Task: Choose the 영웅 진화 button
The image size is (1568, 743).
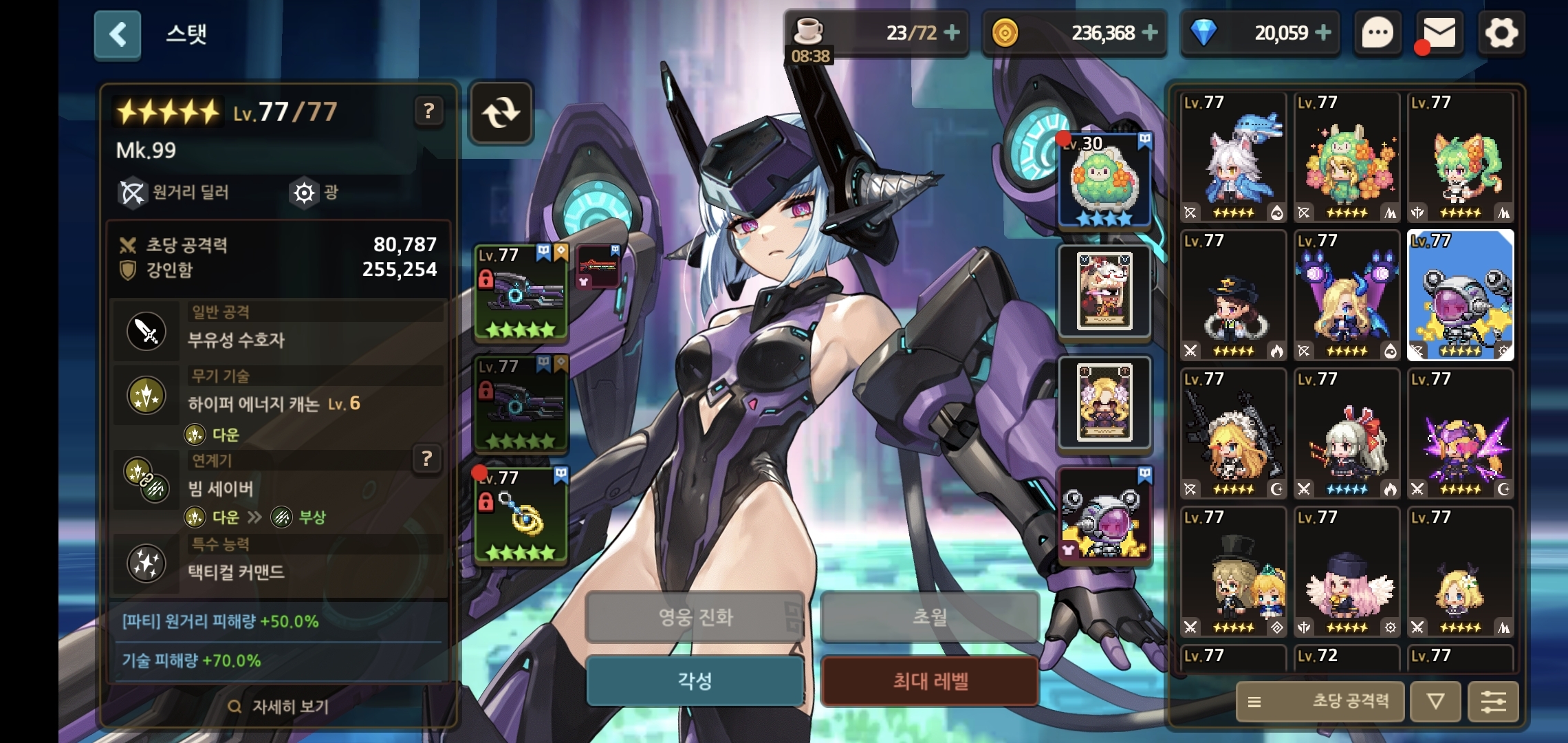Action: [695, 616]
